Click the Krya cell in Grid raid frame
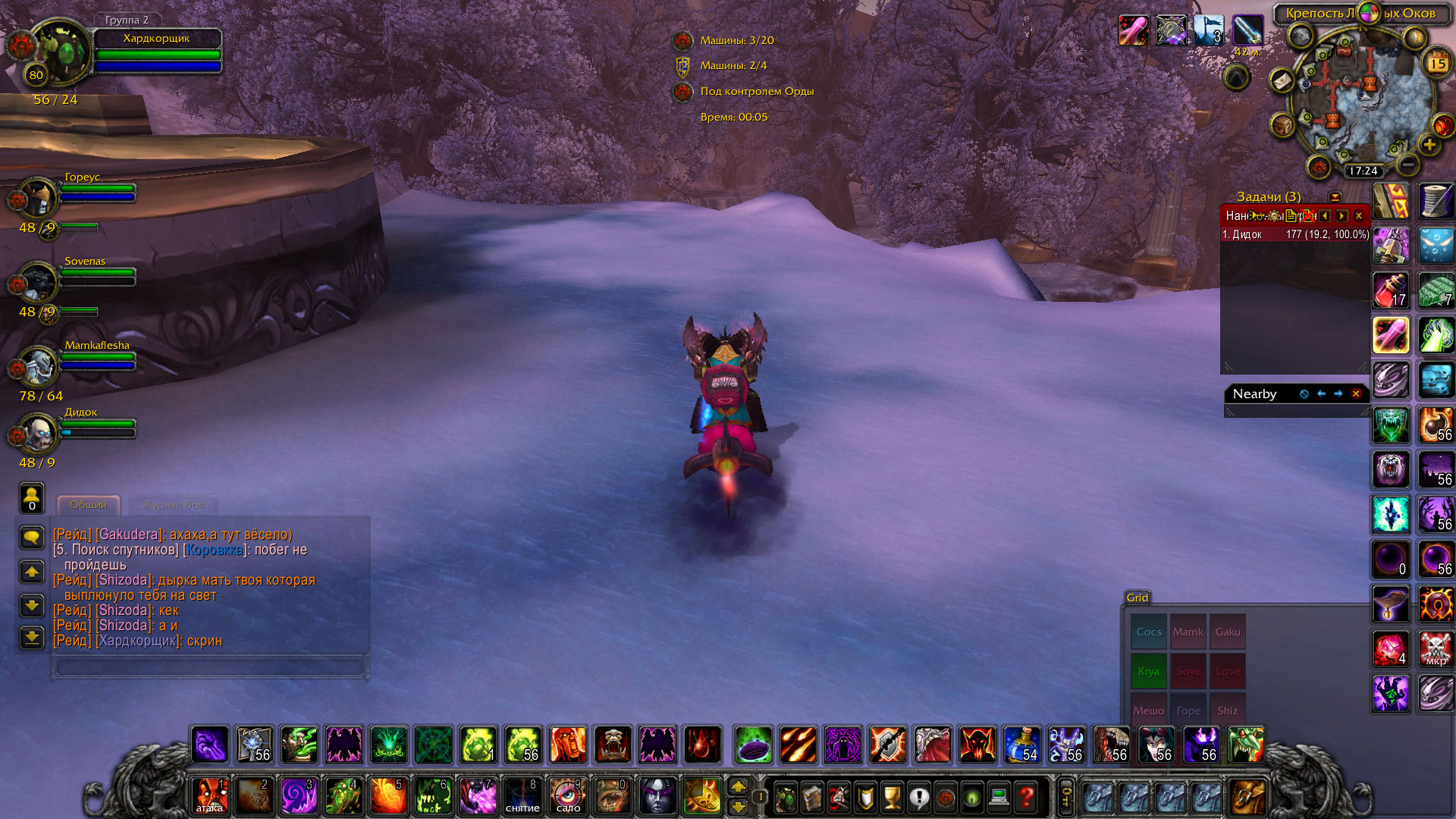The width and height of the screenshot is (1456, 819). (x=1148, y=671)
